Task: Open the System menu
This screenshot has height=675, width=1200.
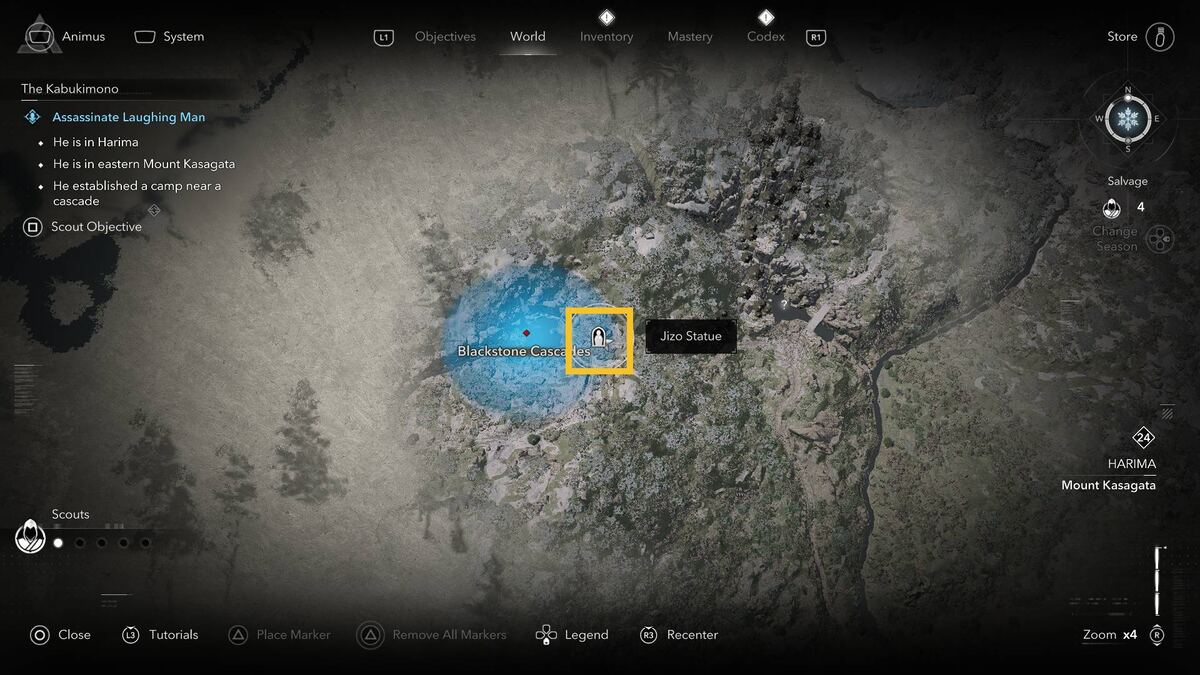Action: coord(170,37)
